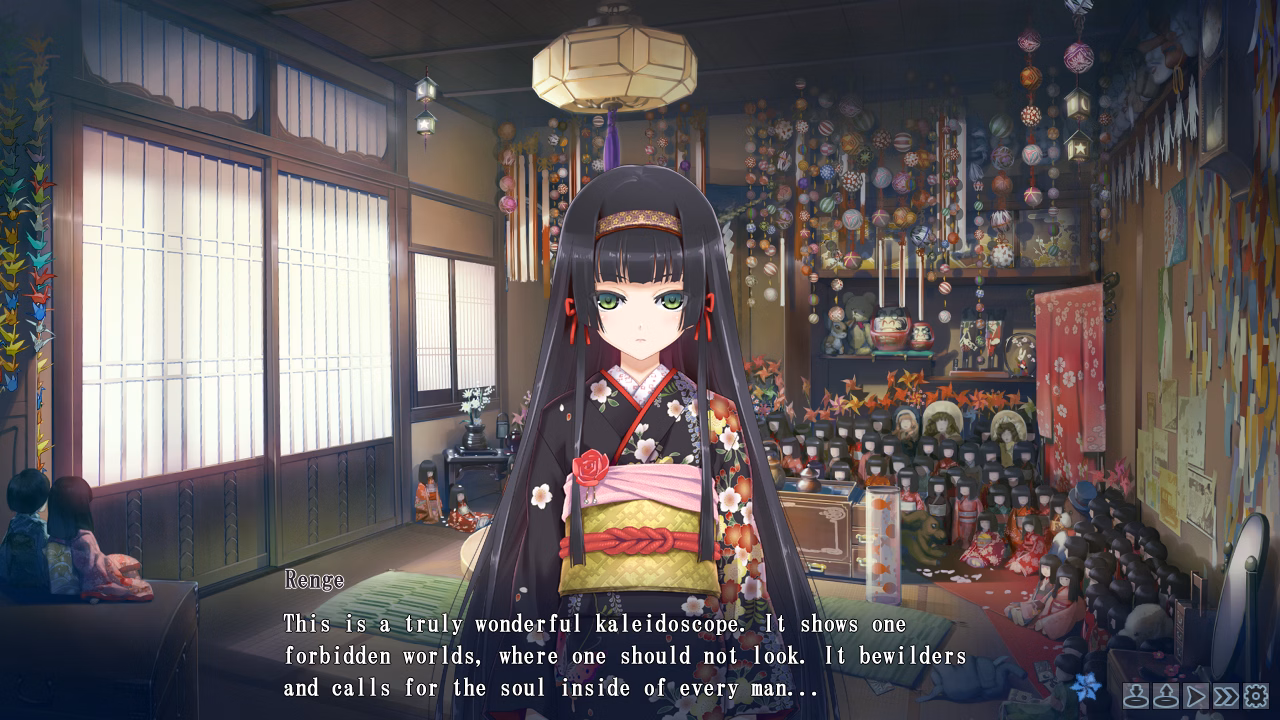
Task: Click the word kaleidoscope in the dialogue
Action: tap(664, 624)
